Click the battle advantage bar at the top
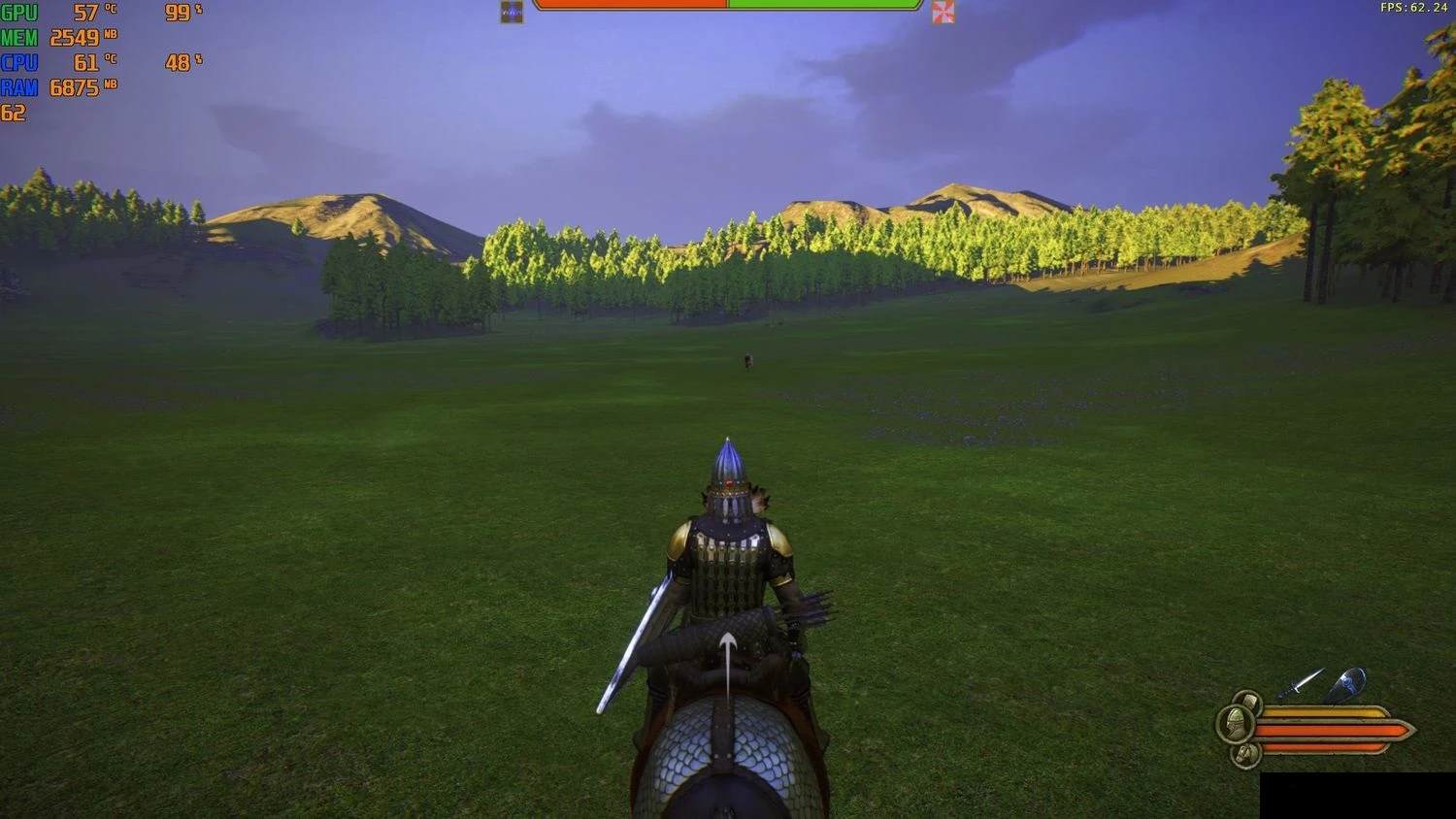 click(728, 8)
